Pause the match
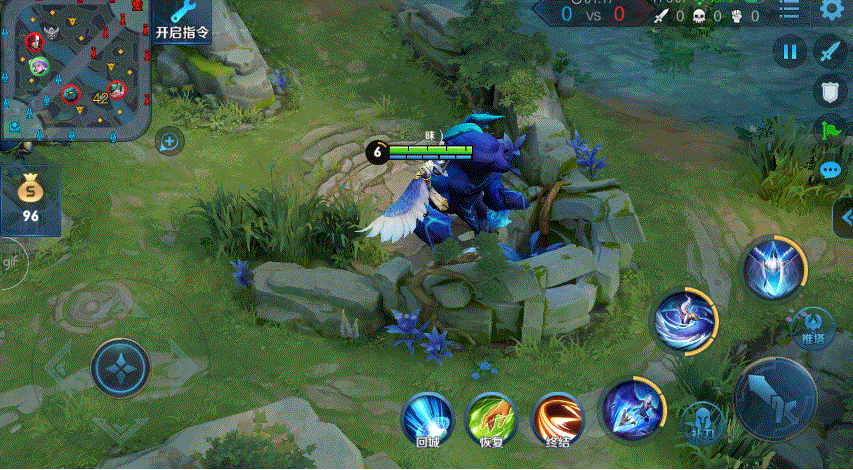 (790, 51)
